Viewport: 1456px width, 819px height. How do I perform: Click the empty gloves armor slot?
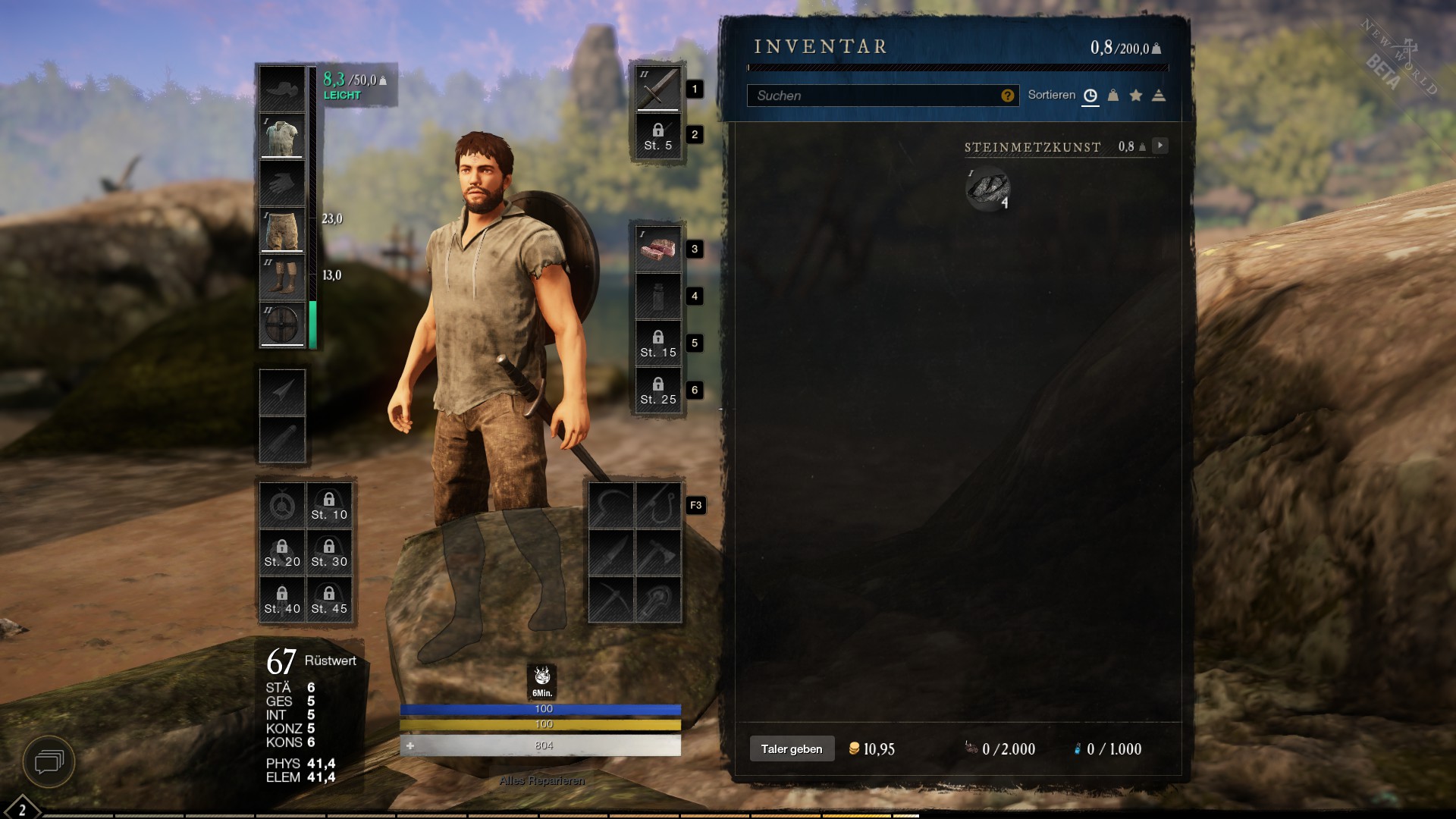[282, 184]
